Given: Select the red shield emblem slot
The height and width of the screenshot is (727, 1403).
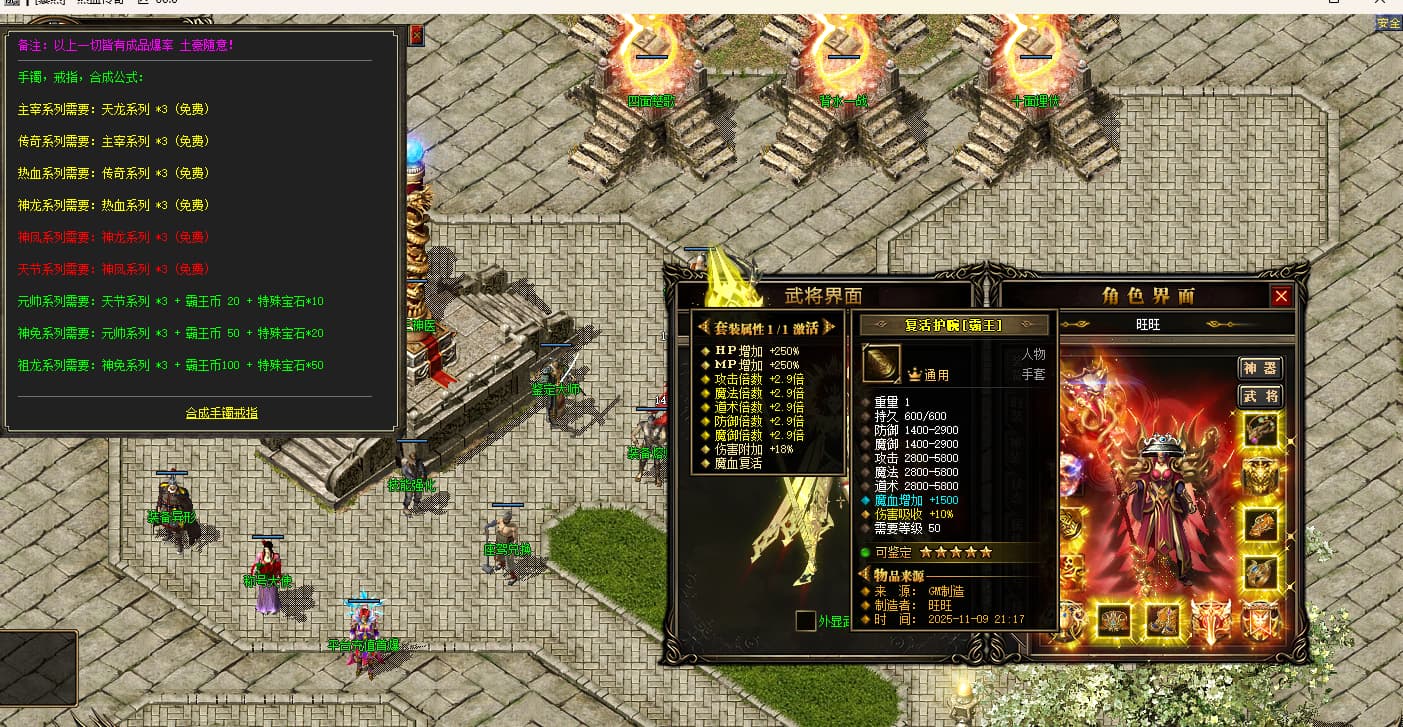Looking at the screenshot, I should click(x=1259, y=621).
